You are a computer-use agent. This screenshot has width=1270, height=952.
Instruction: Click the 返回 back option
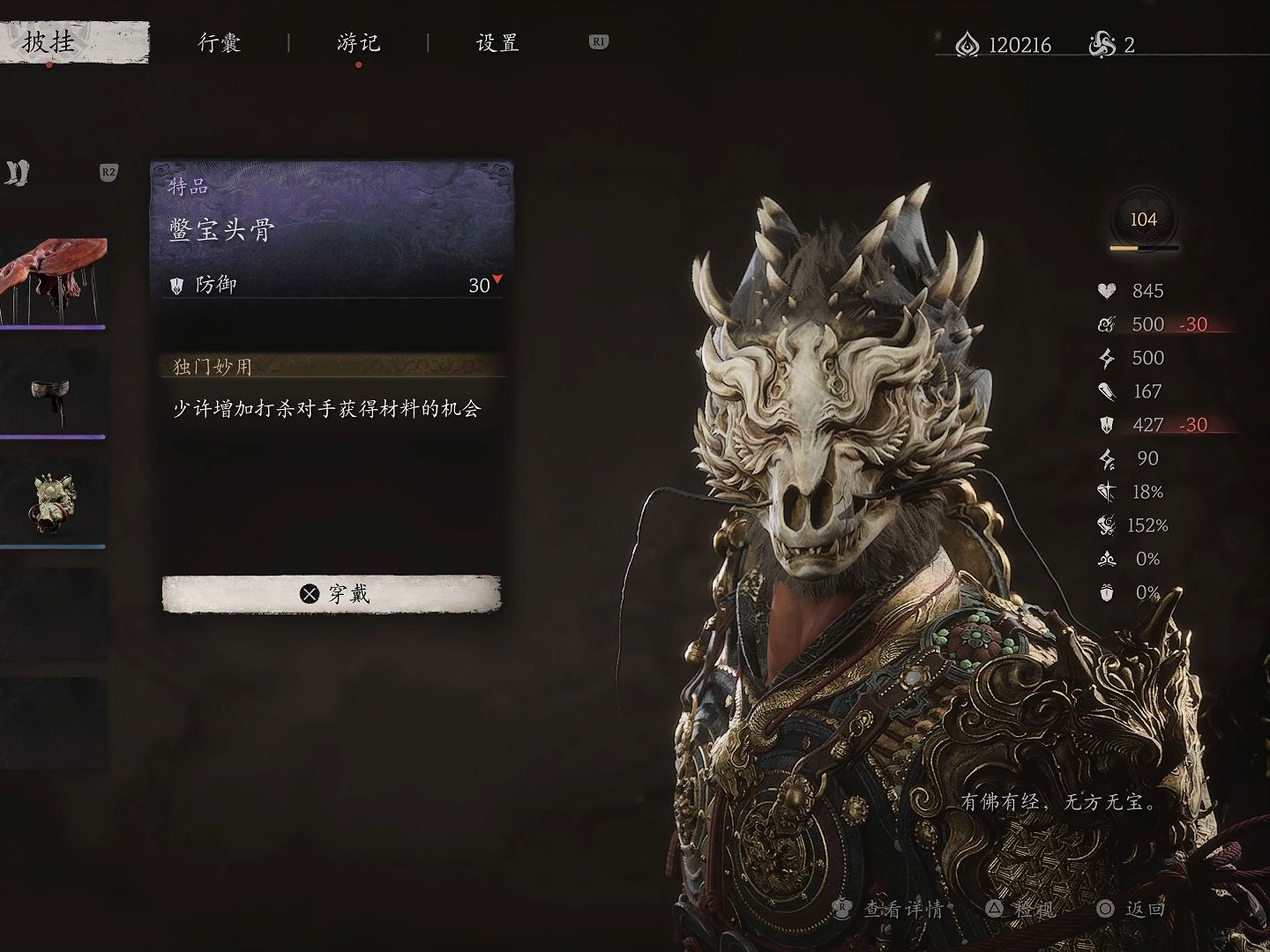pos(1143,910)
